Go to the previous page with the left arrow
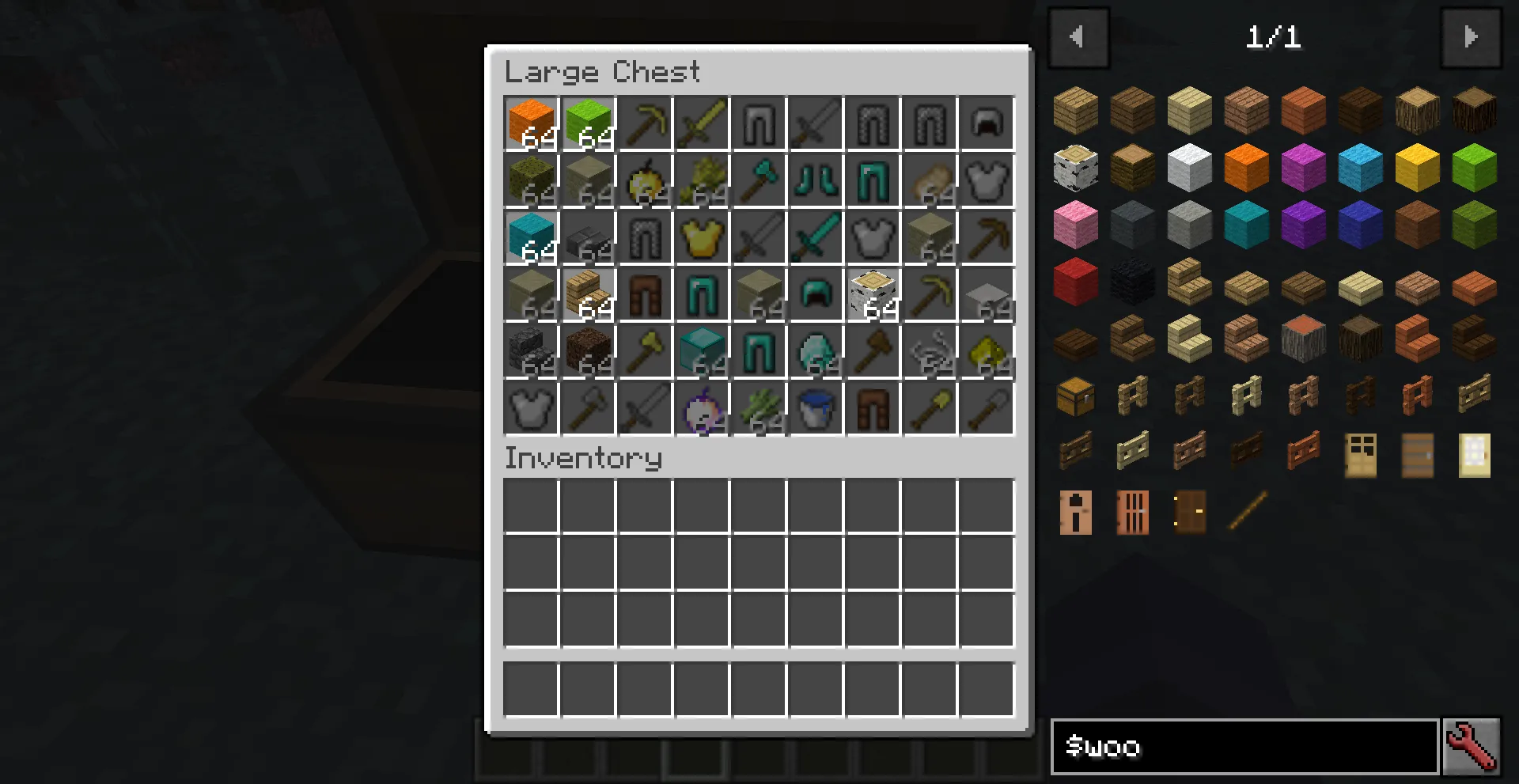 pos(1078,36)
